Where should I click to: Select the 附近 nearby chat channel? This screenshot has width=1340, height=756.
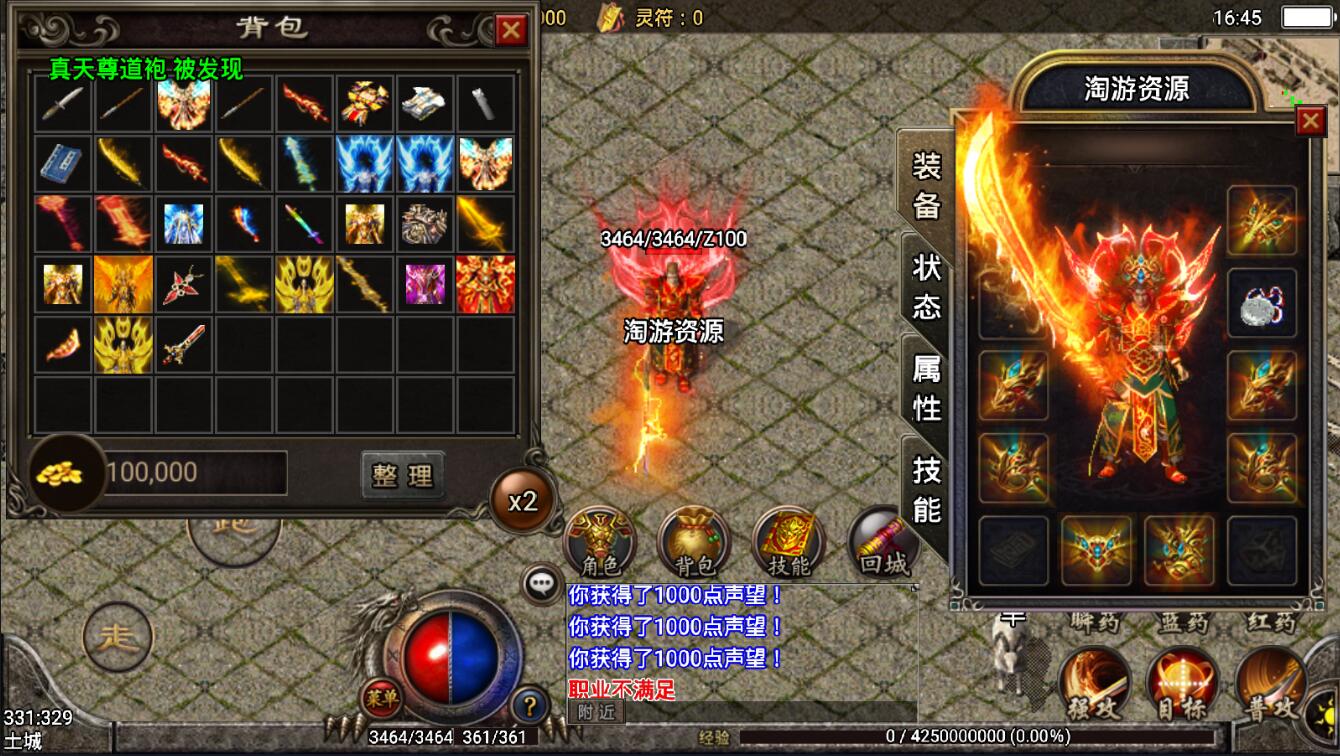(596, 711)
